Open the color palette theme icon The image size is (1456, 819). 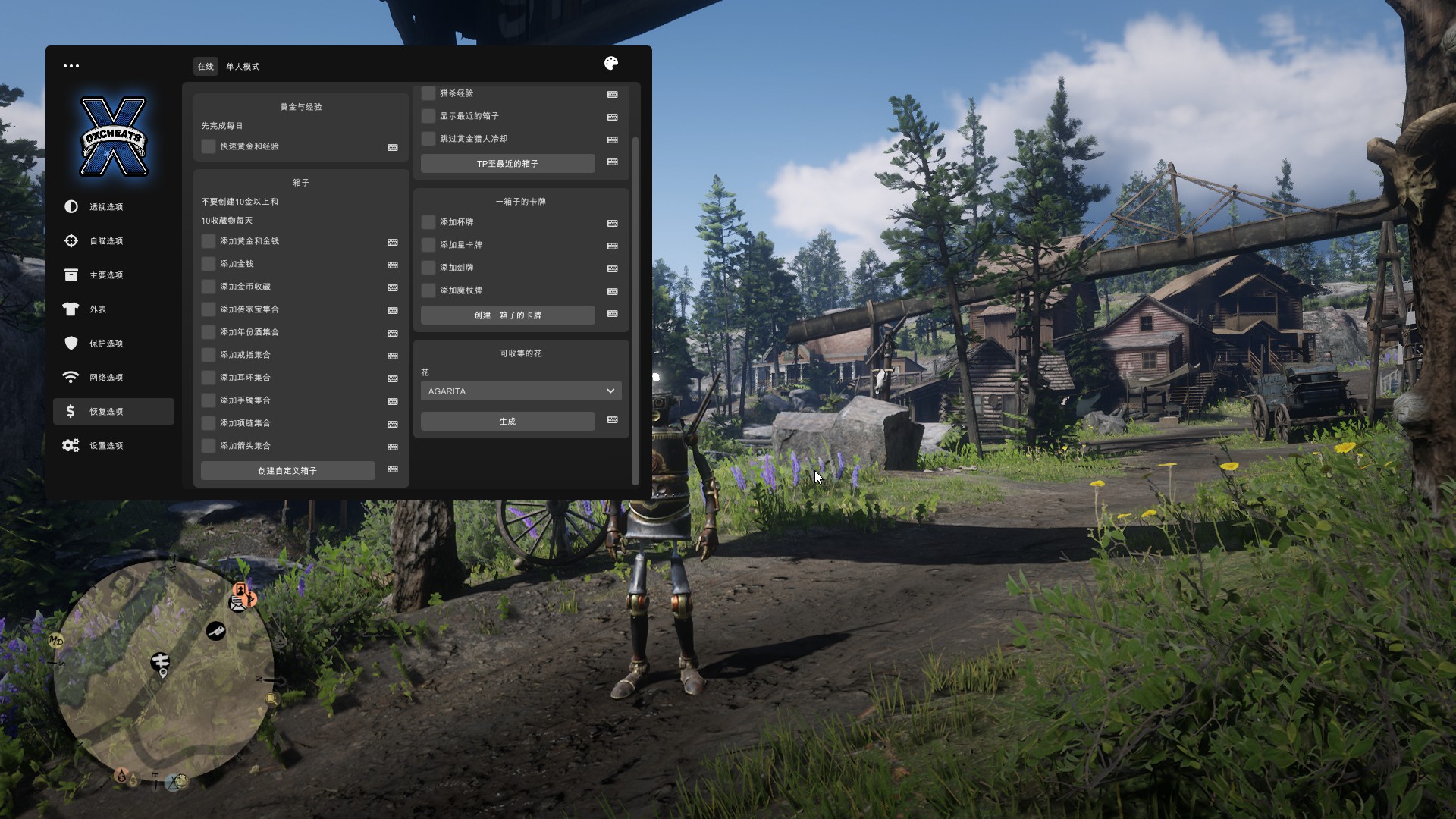pyautogui.click(x=611, y=64)
